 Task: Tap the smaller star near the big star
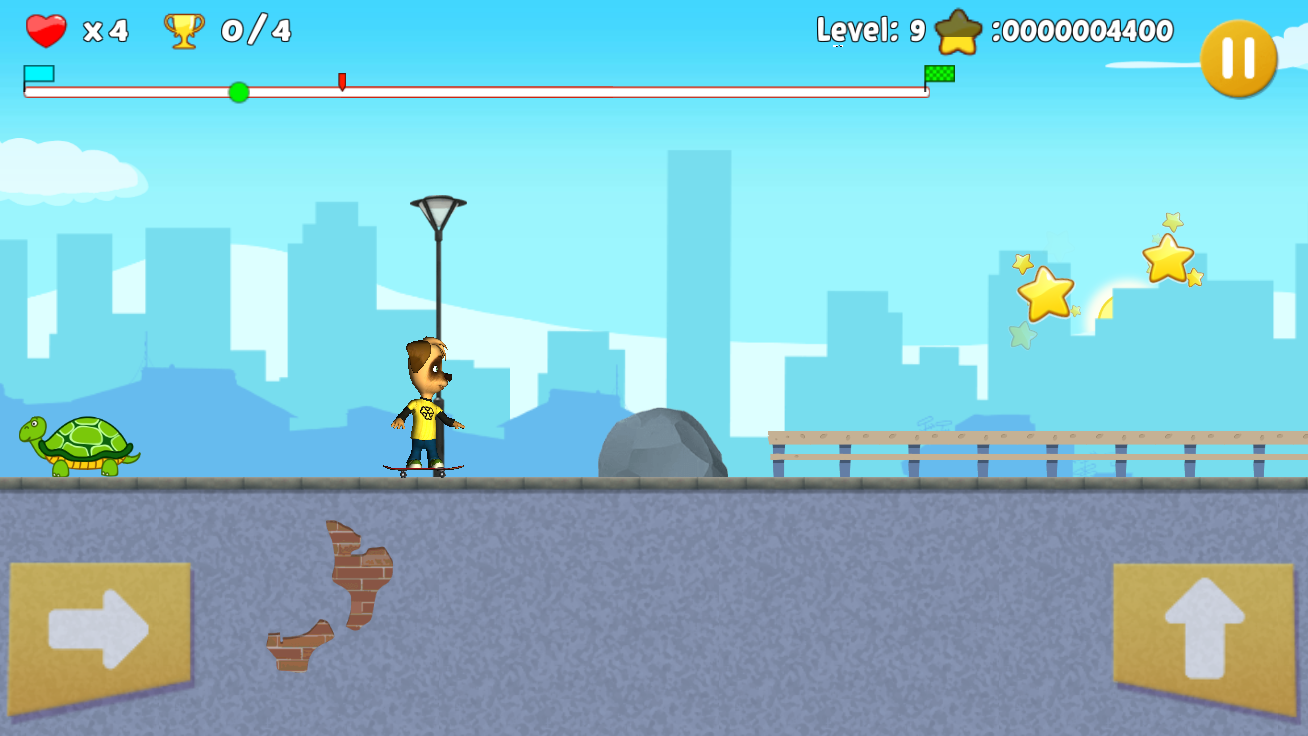pos(1022,265)
